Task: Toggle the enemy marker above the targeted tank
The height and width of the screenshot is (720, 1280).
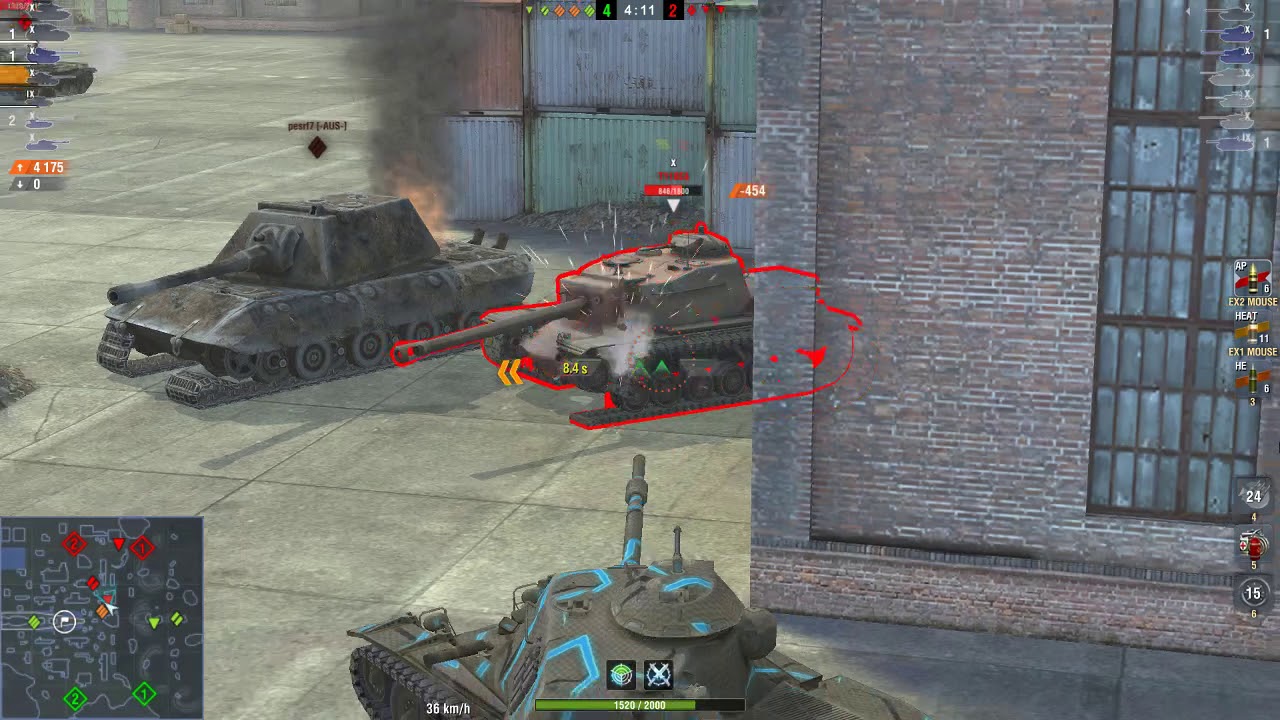Action: coord(675,161)
